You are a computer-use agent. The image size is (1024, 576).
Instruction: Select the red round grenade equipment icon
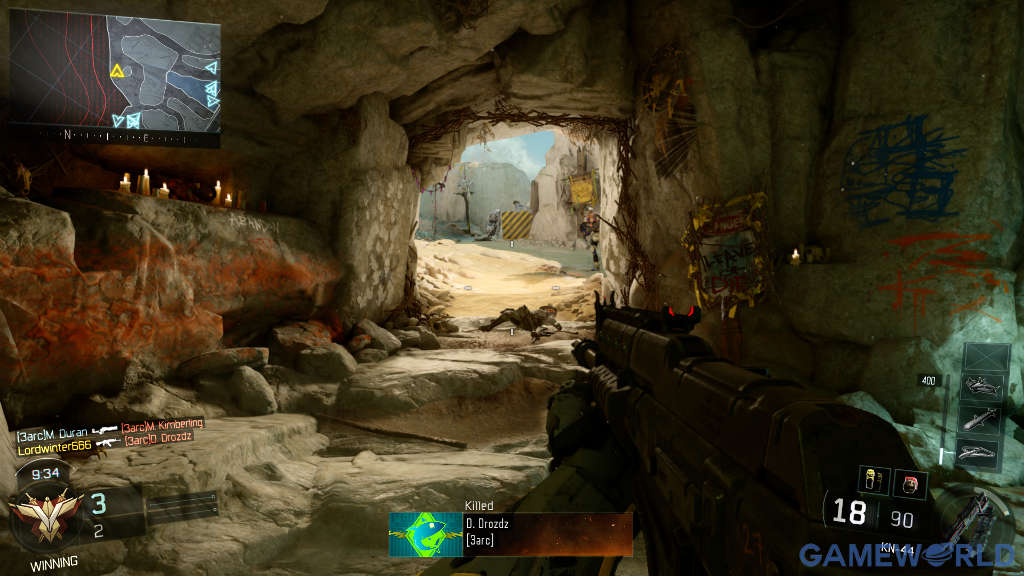[910, 483]
